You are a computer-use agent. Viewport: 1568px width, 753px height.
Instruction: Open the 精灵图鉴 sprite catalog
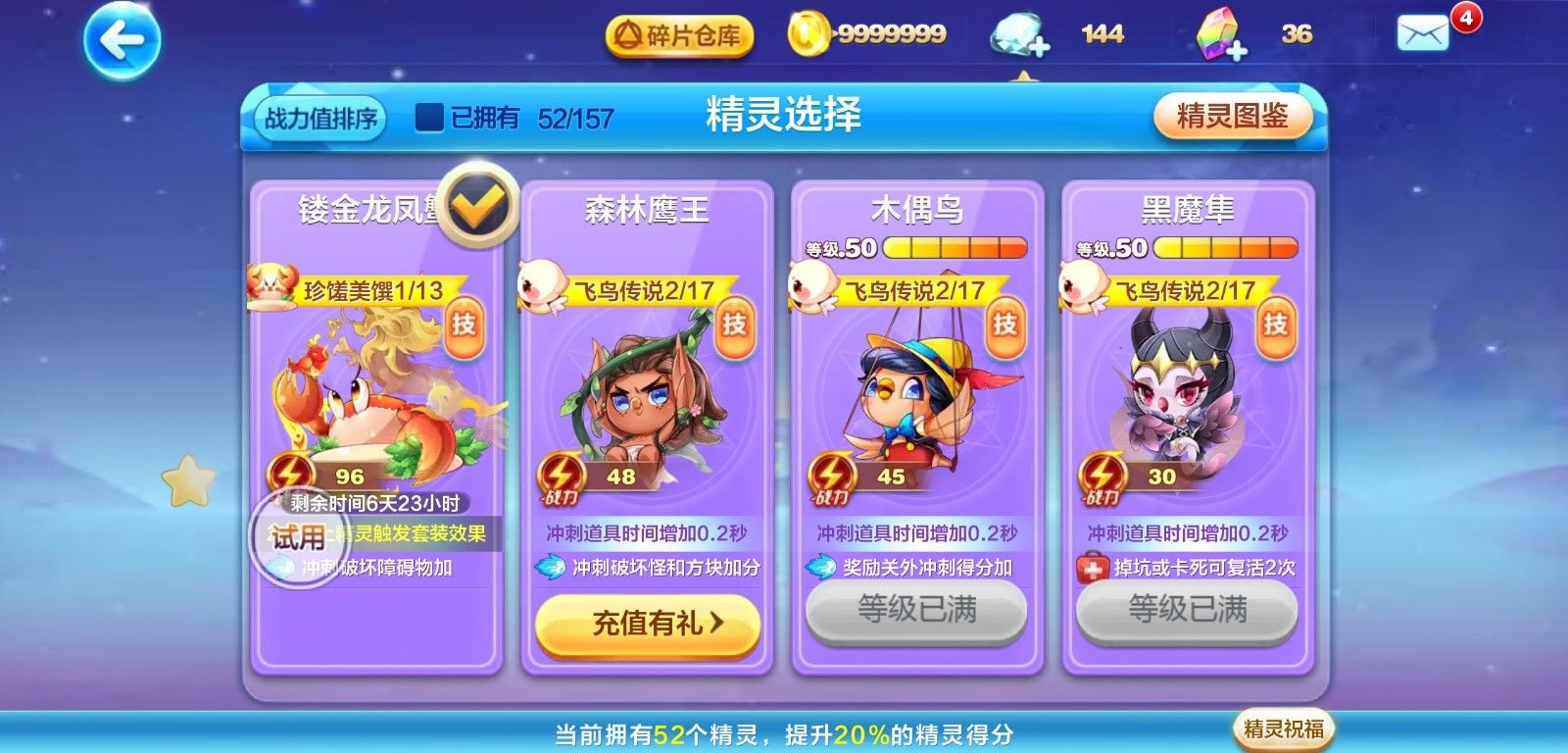[x=1232, y=116]
